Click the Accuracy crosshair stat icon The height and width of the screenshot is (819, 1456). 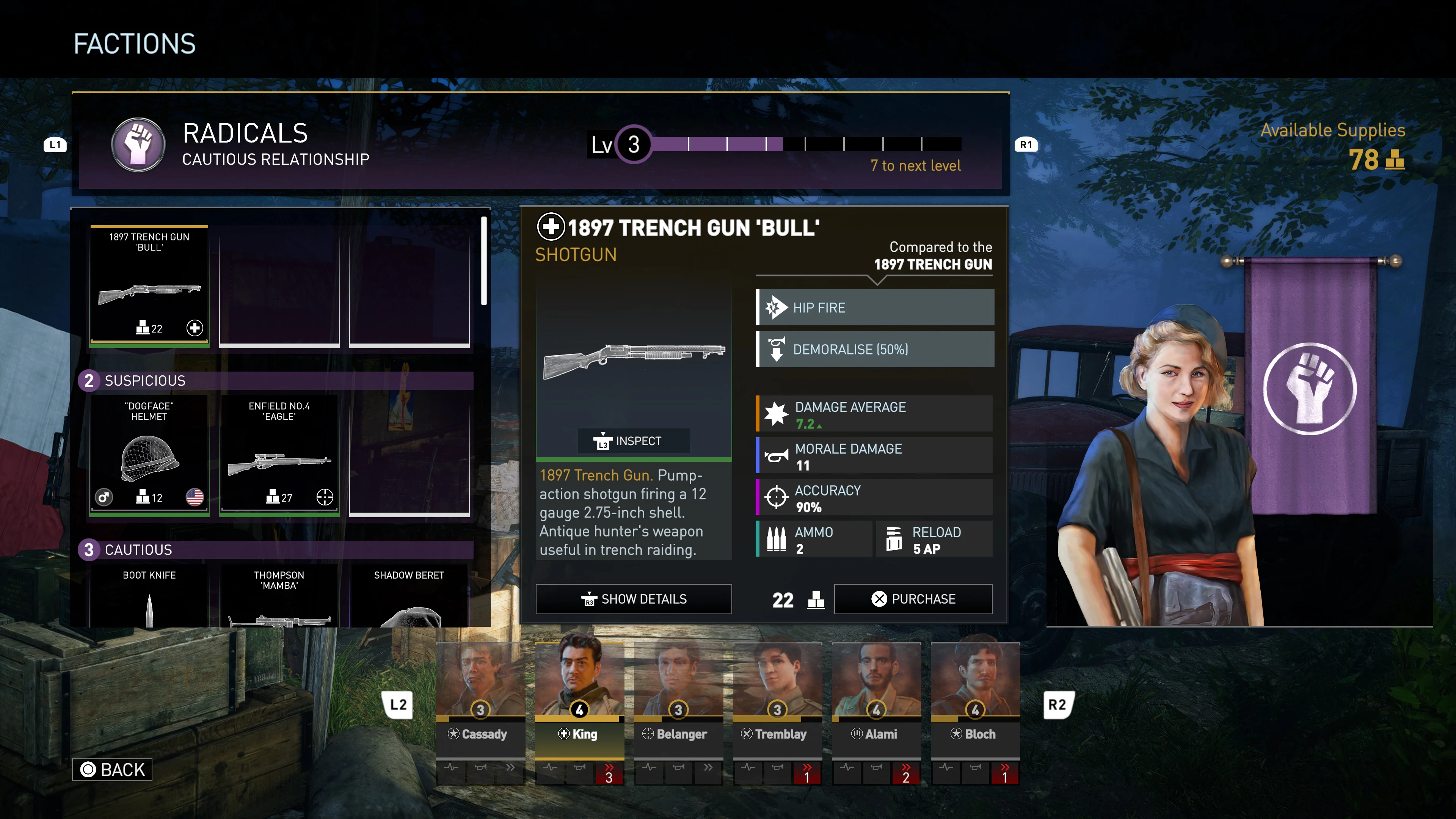tap(777, 497)
